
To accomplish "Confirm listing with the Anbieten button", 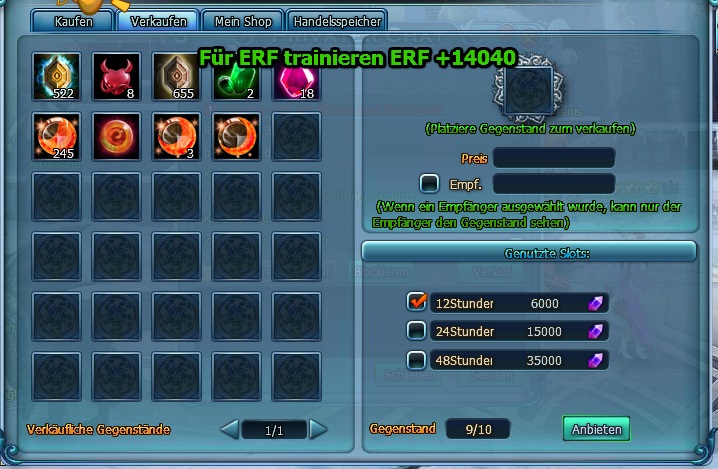I will [596, 429].
